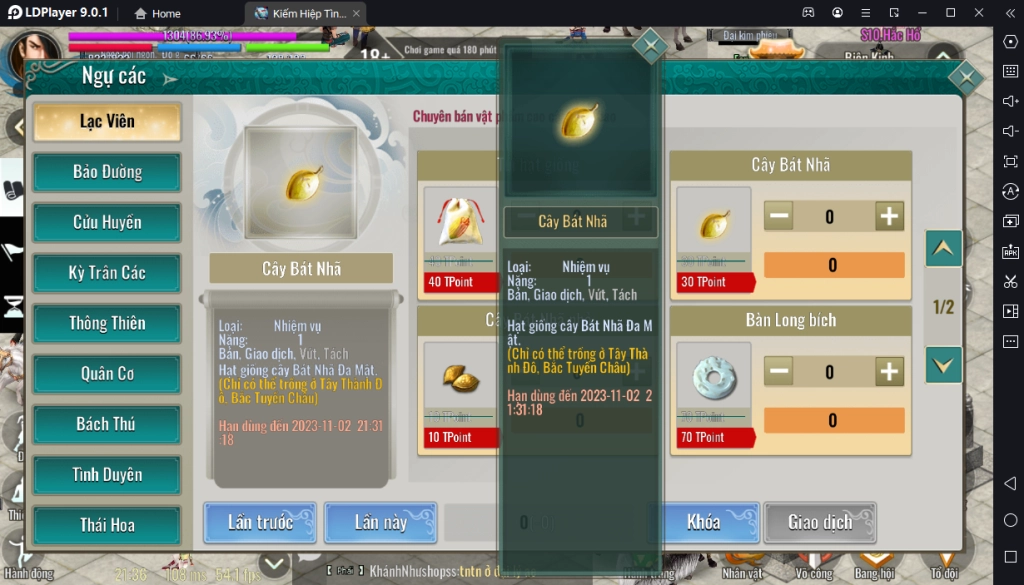Close the Cây Bát Nhã item tooltip

(x=650, y=45)
